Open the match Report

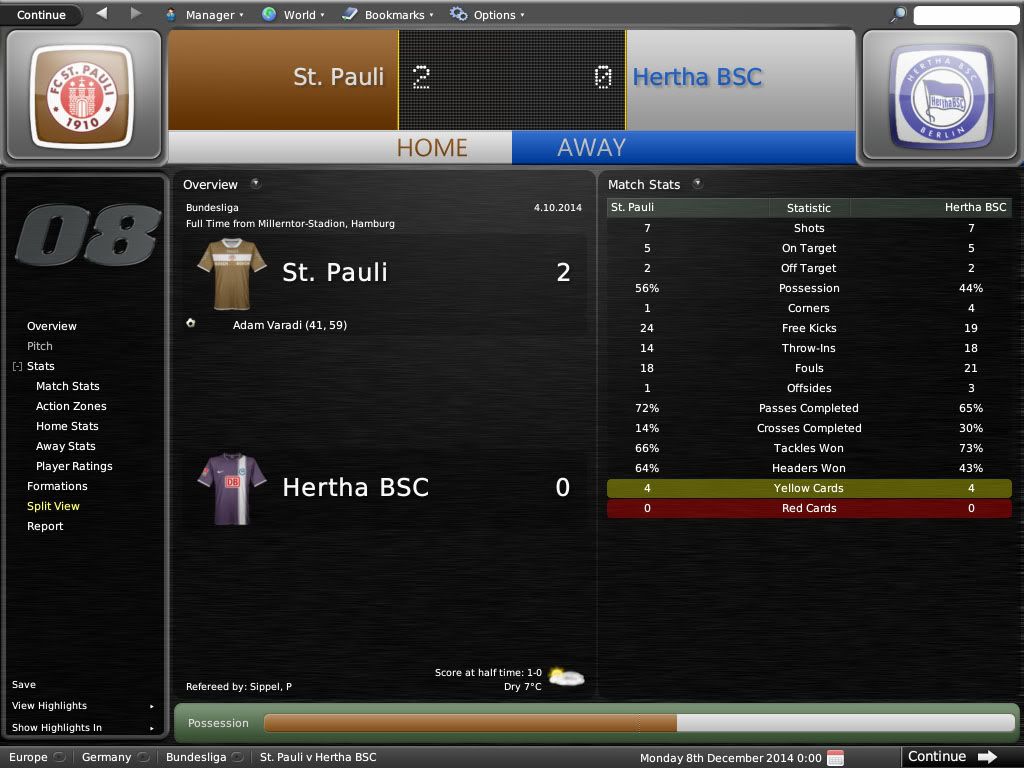click(45, 526)
